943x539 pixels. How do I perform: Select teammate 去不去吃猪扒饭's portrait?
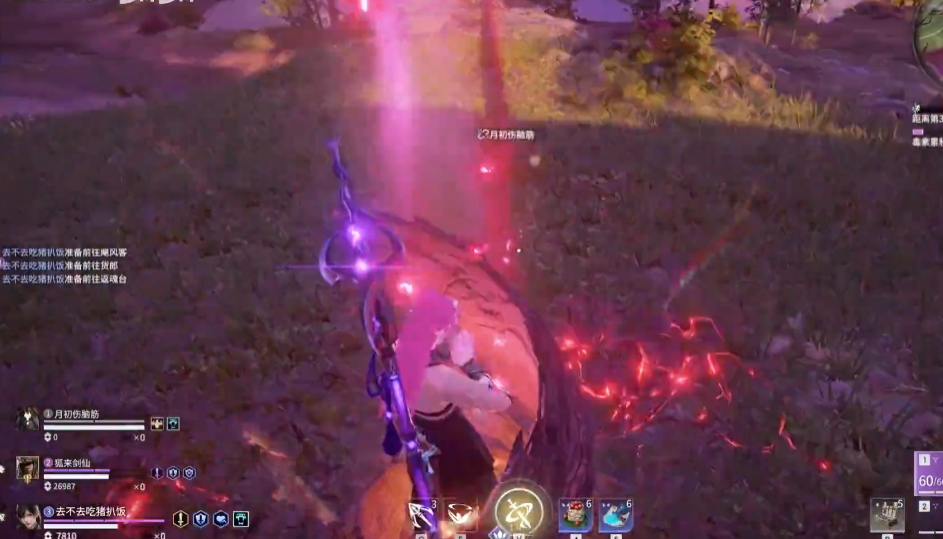[x=28, y=516]
